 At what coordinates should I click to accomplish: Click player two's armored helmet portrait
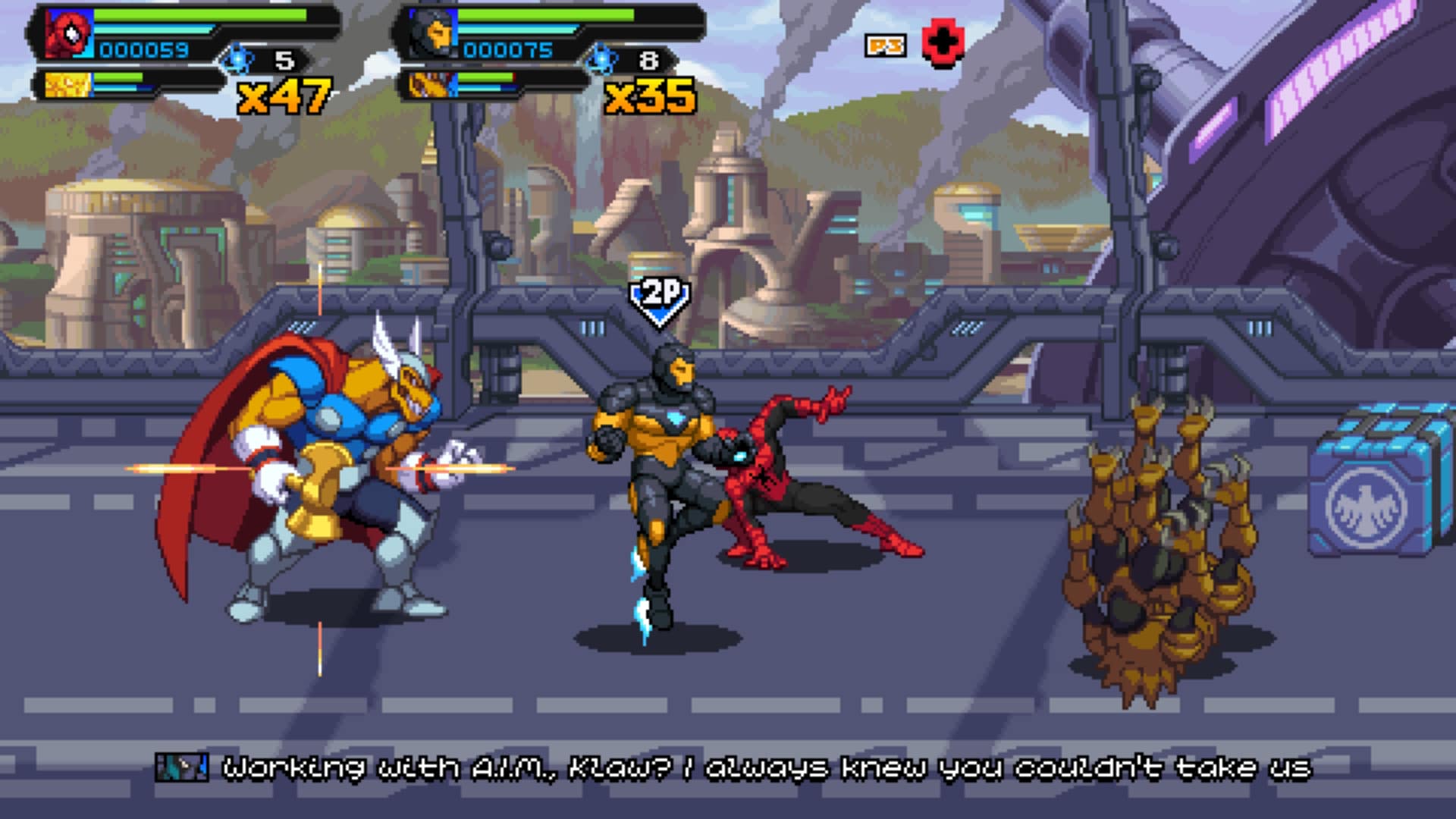tap(432, 33)
